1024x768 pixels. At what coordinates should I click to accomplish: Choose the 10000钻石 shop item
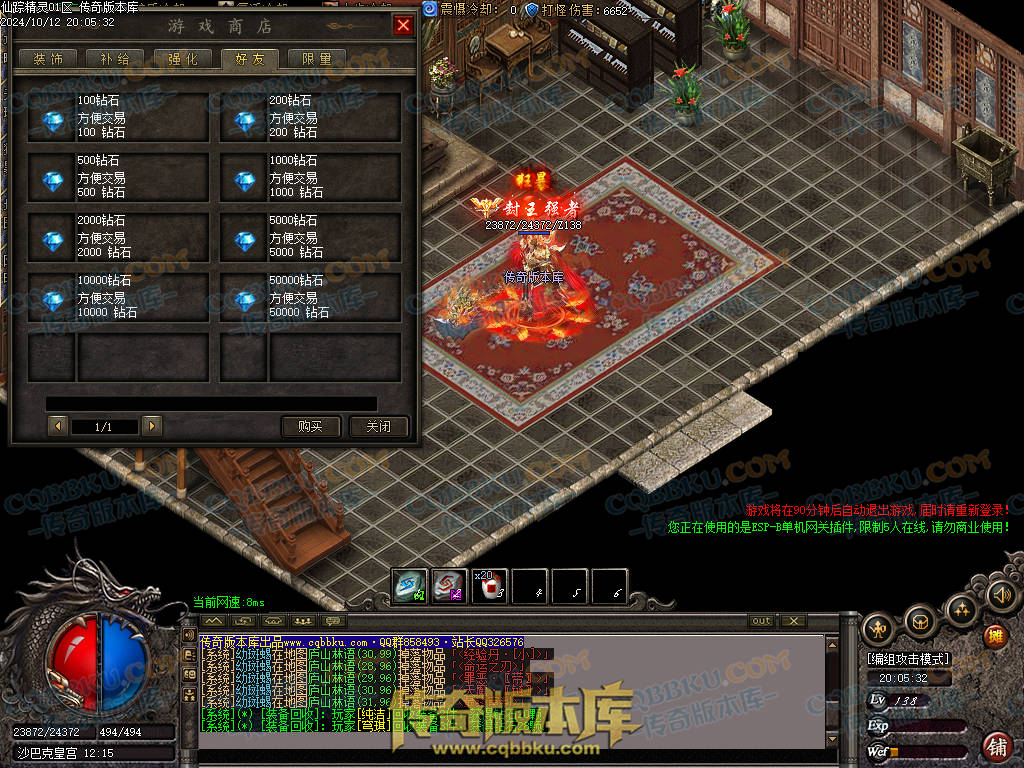pyautogui.click(x=118, y=298)
